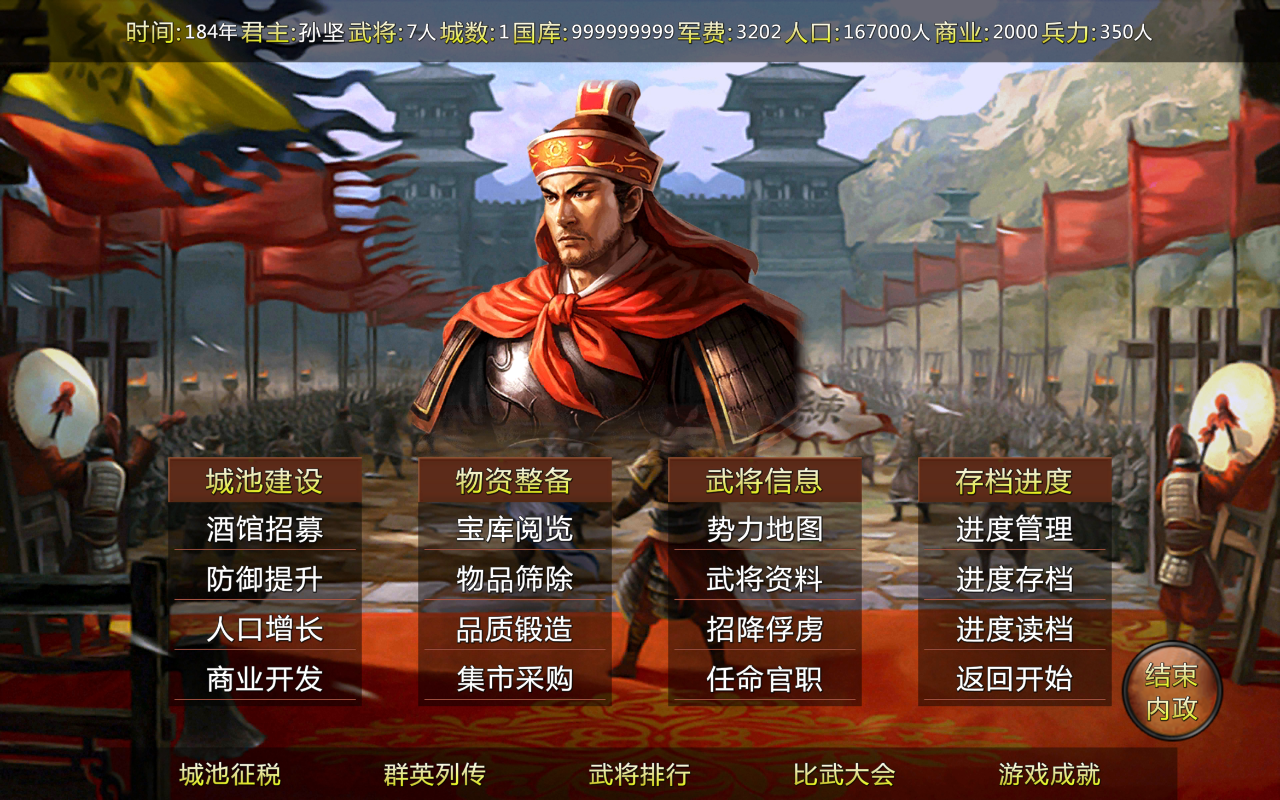Open 酒馆招募 to recruit at the tavern

[266, 531]
